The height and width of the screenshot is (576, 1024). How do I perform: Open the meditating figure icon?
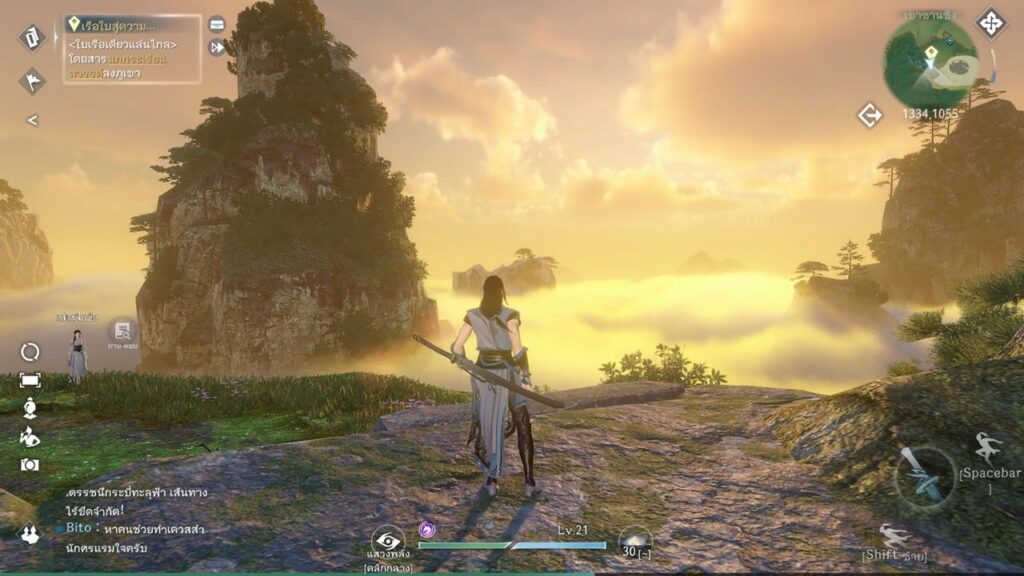tap(30, 408)
